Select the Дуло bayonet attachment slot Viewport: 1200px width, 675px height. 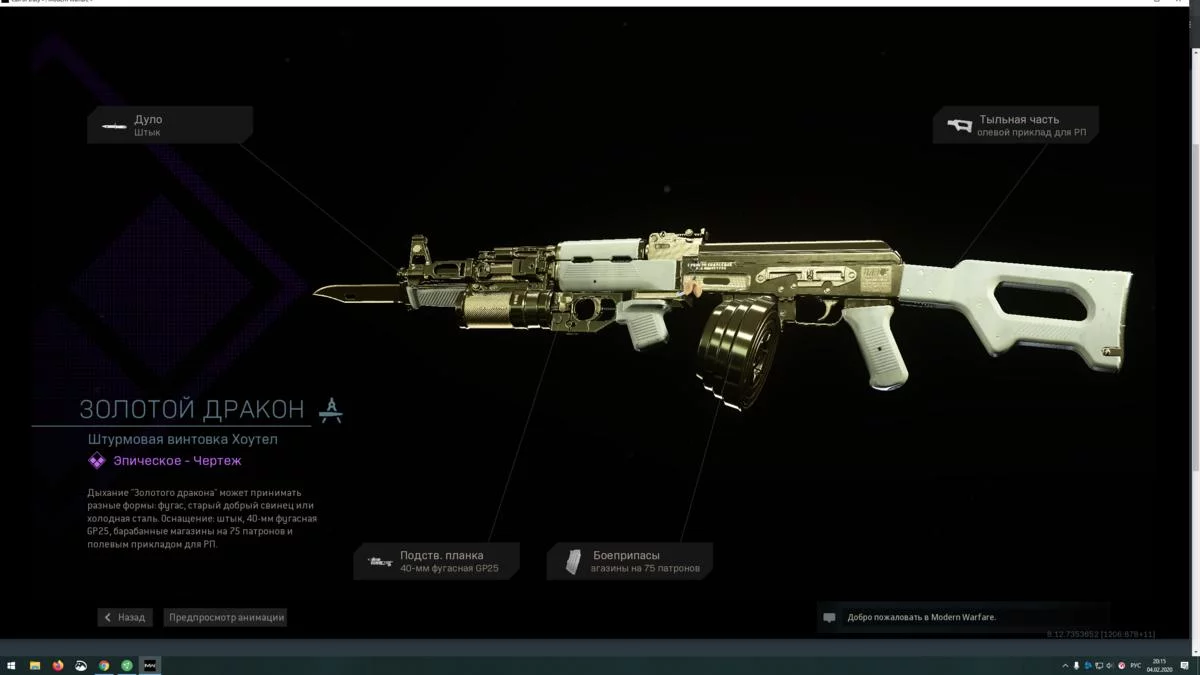[170, 125]
